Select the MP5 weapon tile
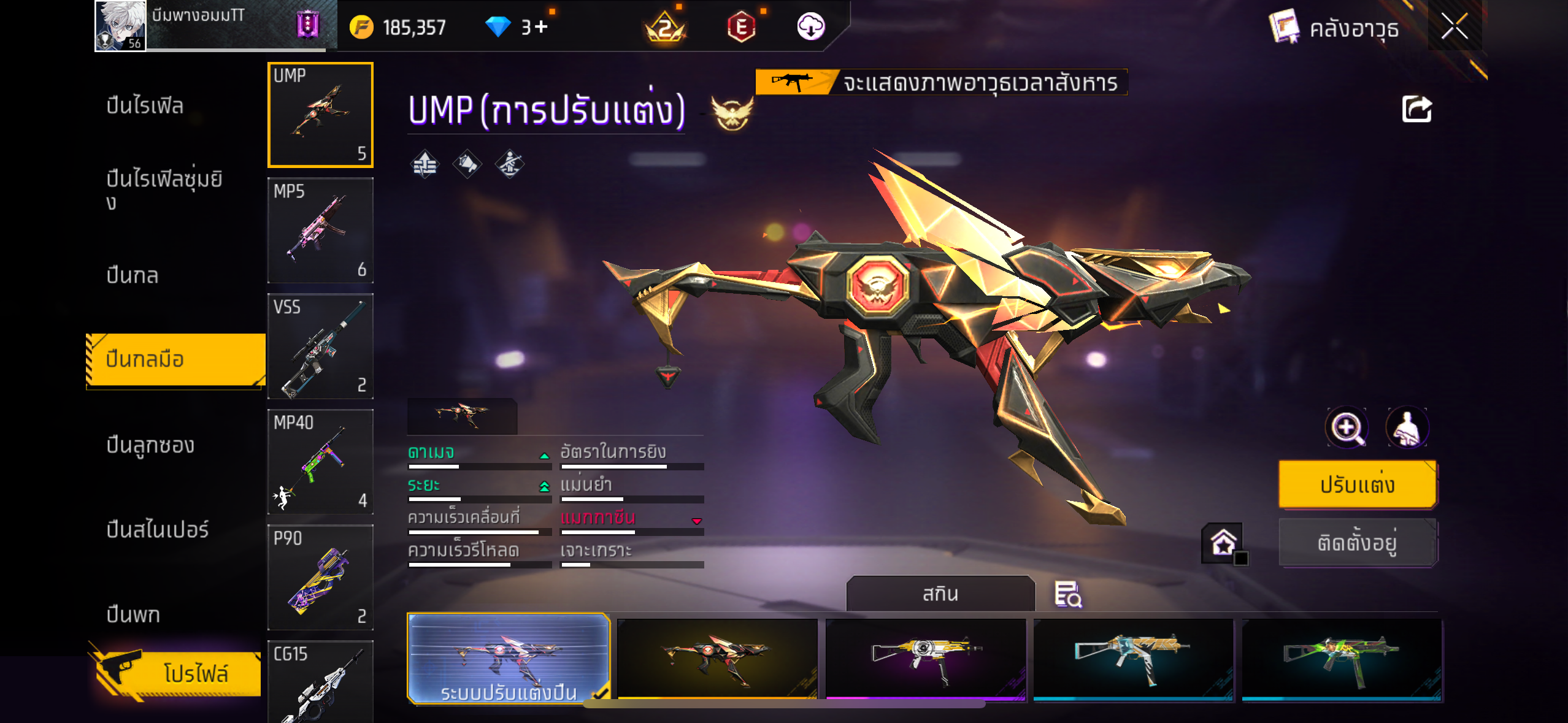Viewport: 1568px width, 723px height. pos(320,231)
